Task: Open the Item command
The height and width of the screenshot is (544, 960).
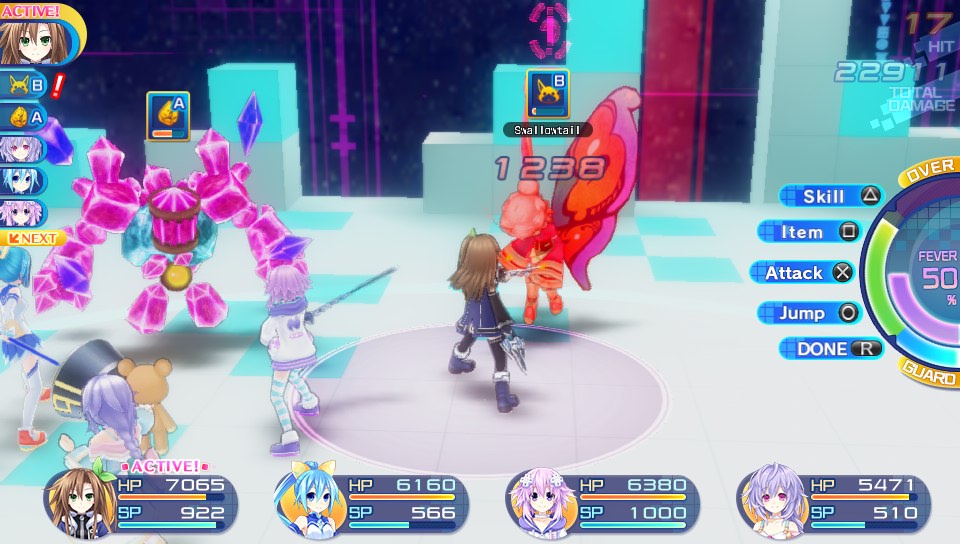Action: pos(809,232)
